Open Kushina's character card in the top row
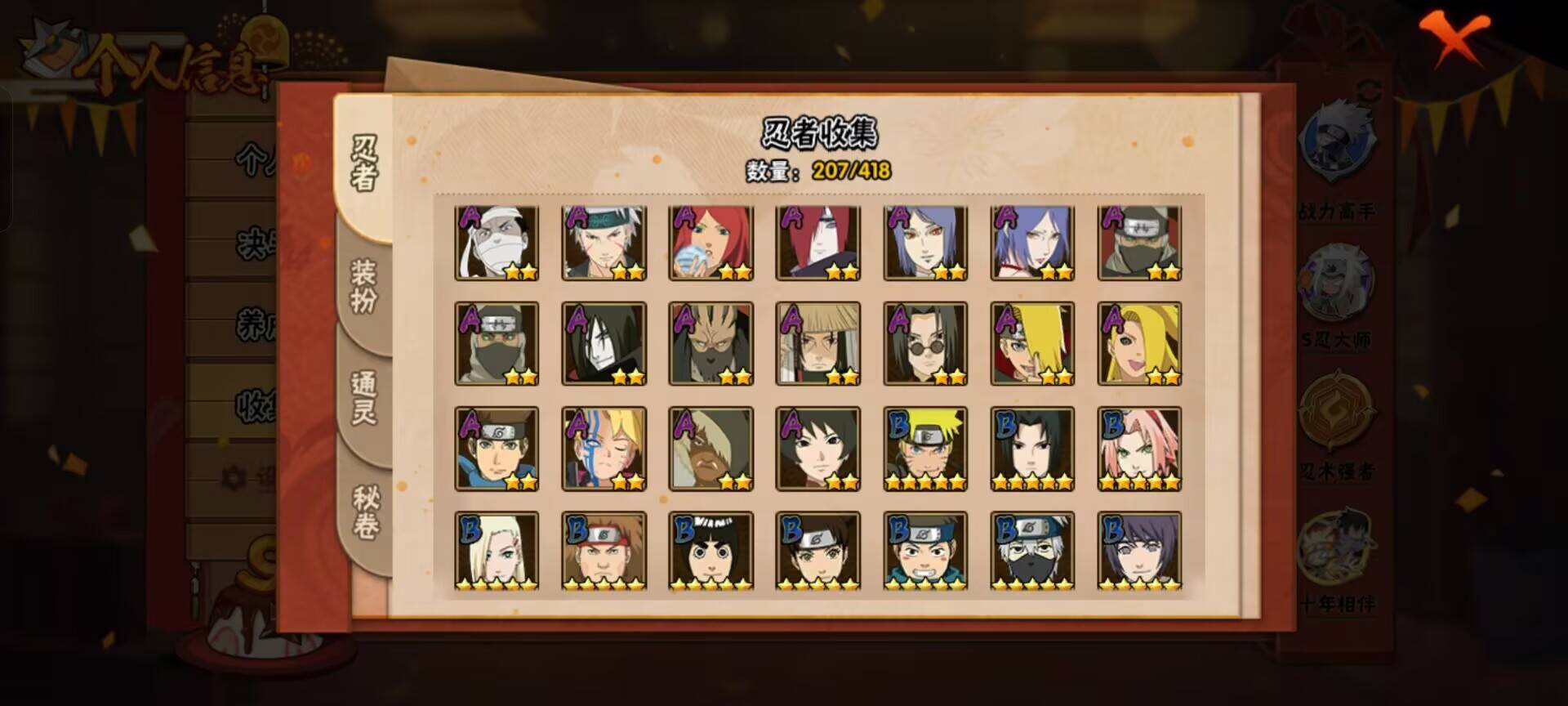This screenshot has width=1568, height=706. (711, 241)
